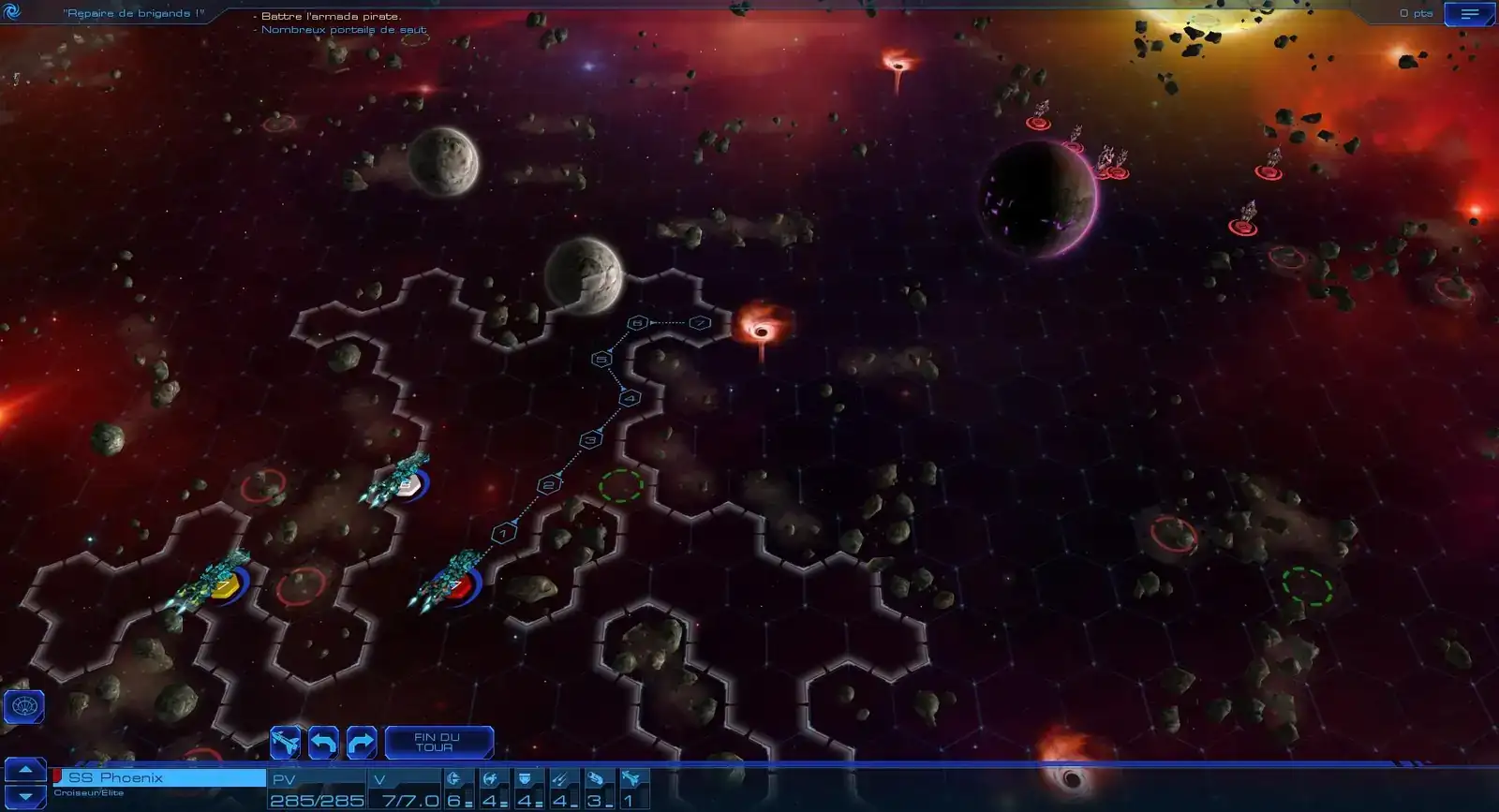The width and height of the screenshot is (1499, 812).
Task: Click the fighter ship icon button
Action: tap(286, 743)
